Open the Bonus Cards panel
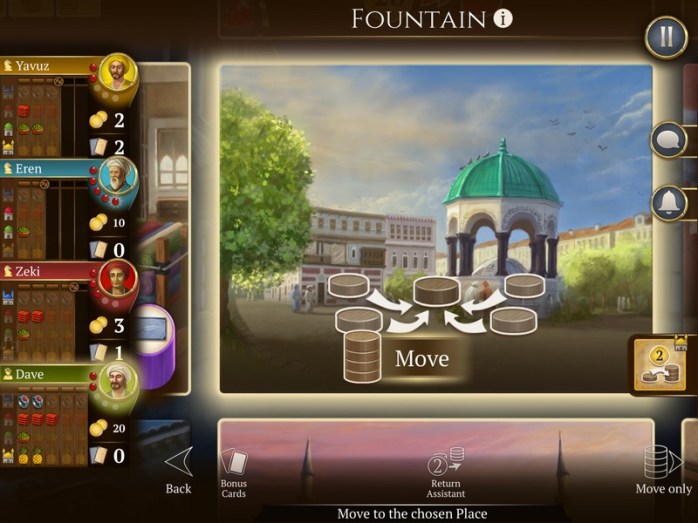 [x=234, y=472]
